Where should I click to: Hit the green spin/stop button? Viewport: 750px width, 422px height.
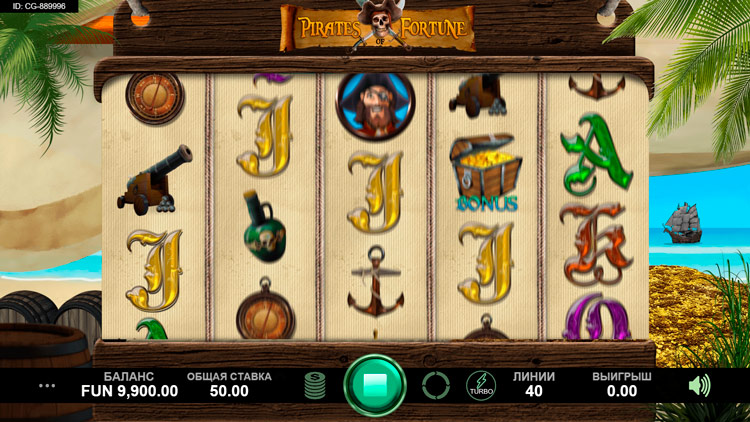(x=375, y=385)
